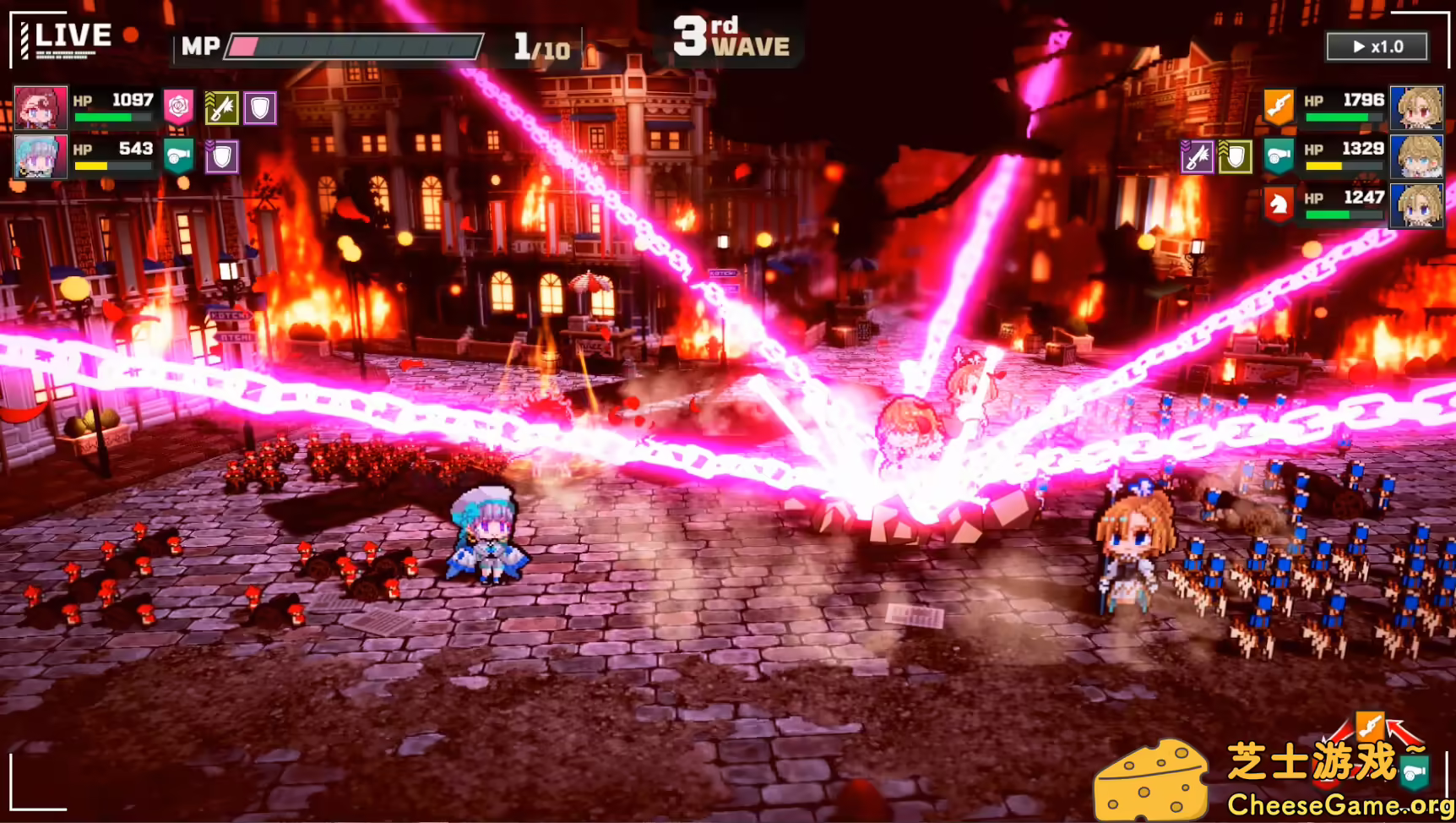Toggle the x1.0 game speed control
The height and width of the screenshot is (823, 1456).
pyautogui.click(x=1377, y=47)
